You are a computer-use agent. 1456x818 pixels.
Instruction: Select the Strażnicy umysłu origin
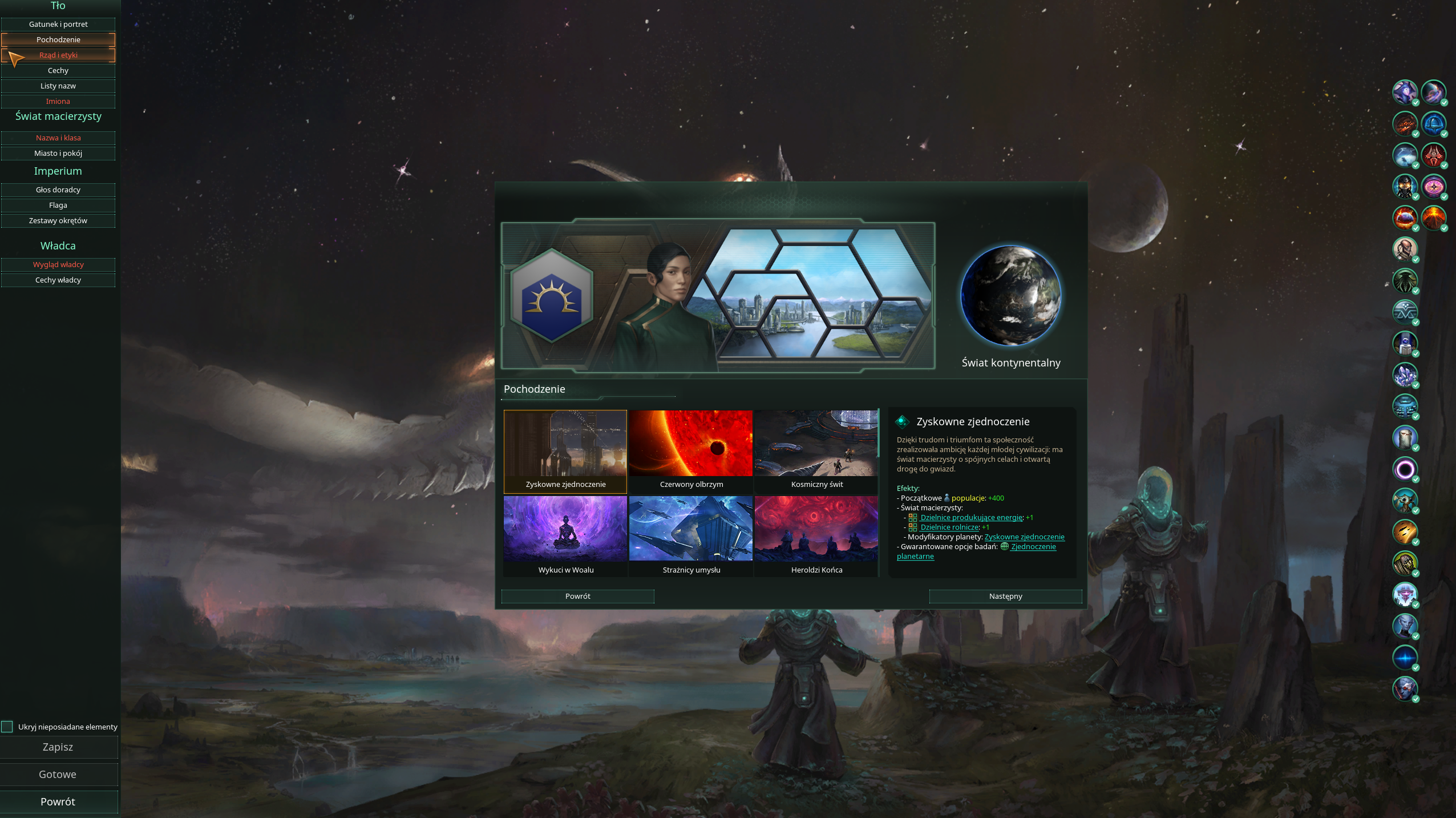click(x=691, y=530)
